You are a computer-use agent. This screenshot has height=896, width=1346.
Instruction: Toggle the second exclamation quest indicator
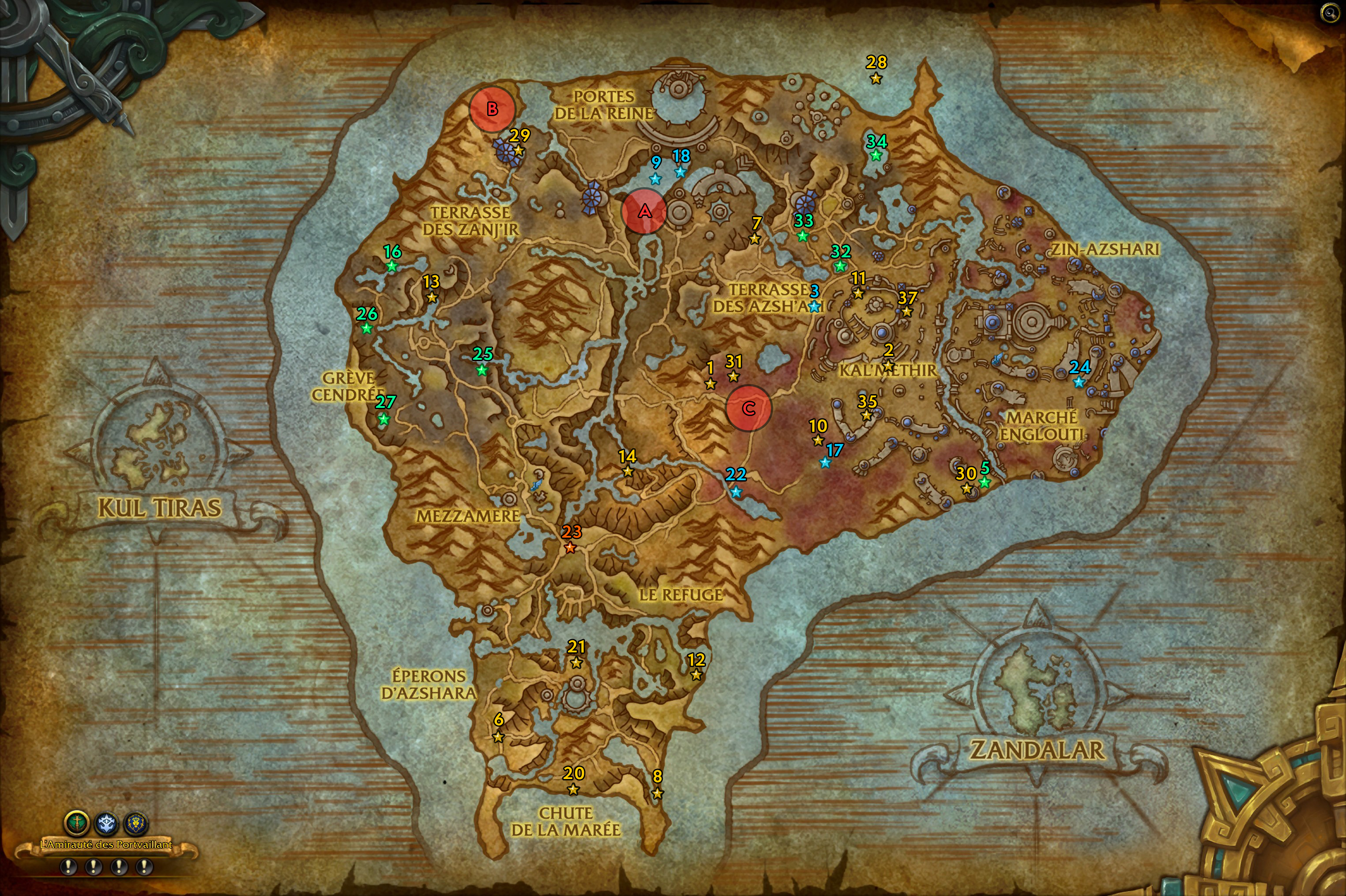[x=94, y=867]
